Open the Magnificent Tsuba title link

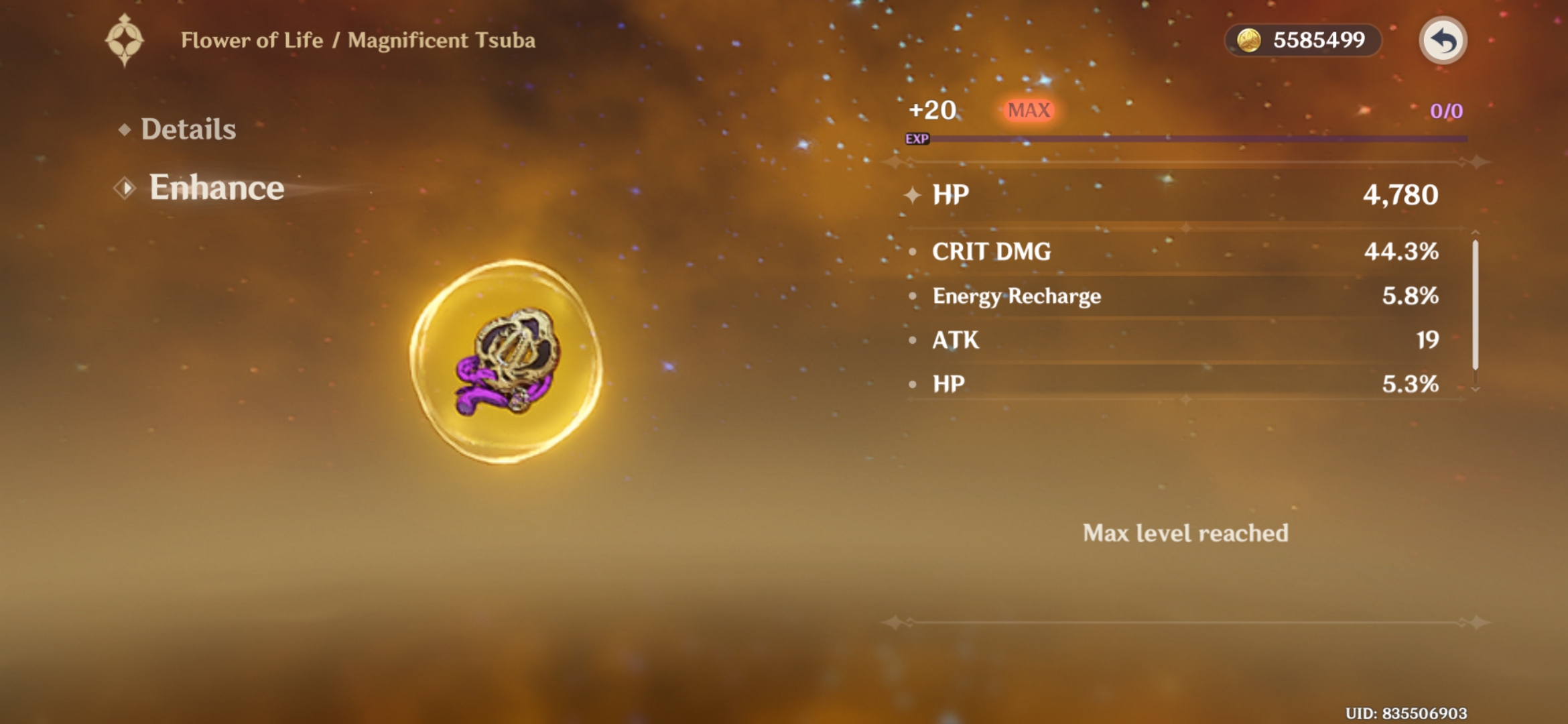(438, 39)
